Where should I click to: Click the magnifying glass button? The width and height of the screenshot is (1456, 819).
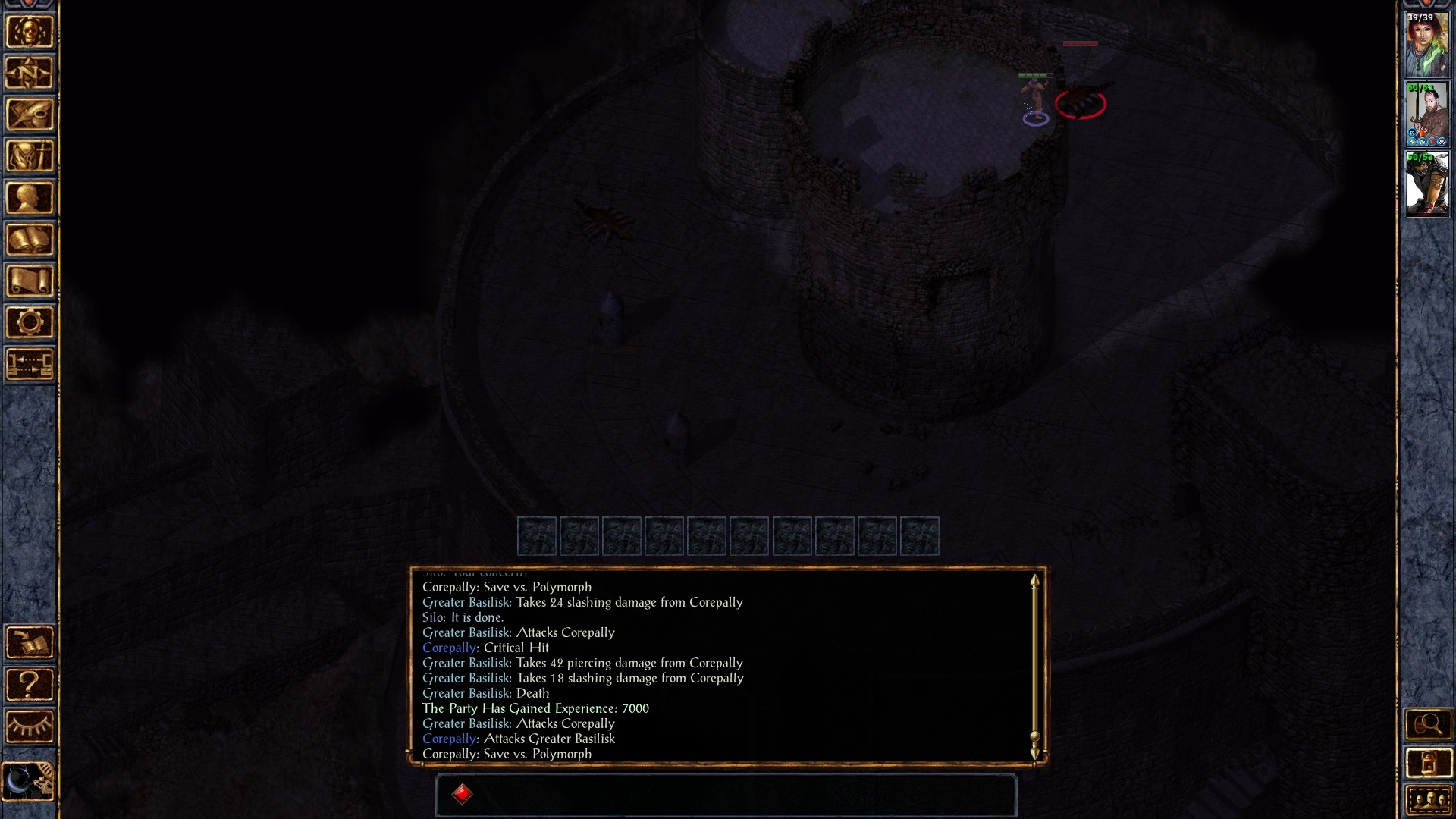[x=1428, y=725]
